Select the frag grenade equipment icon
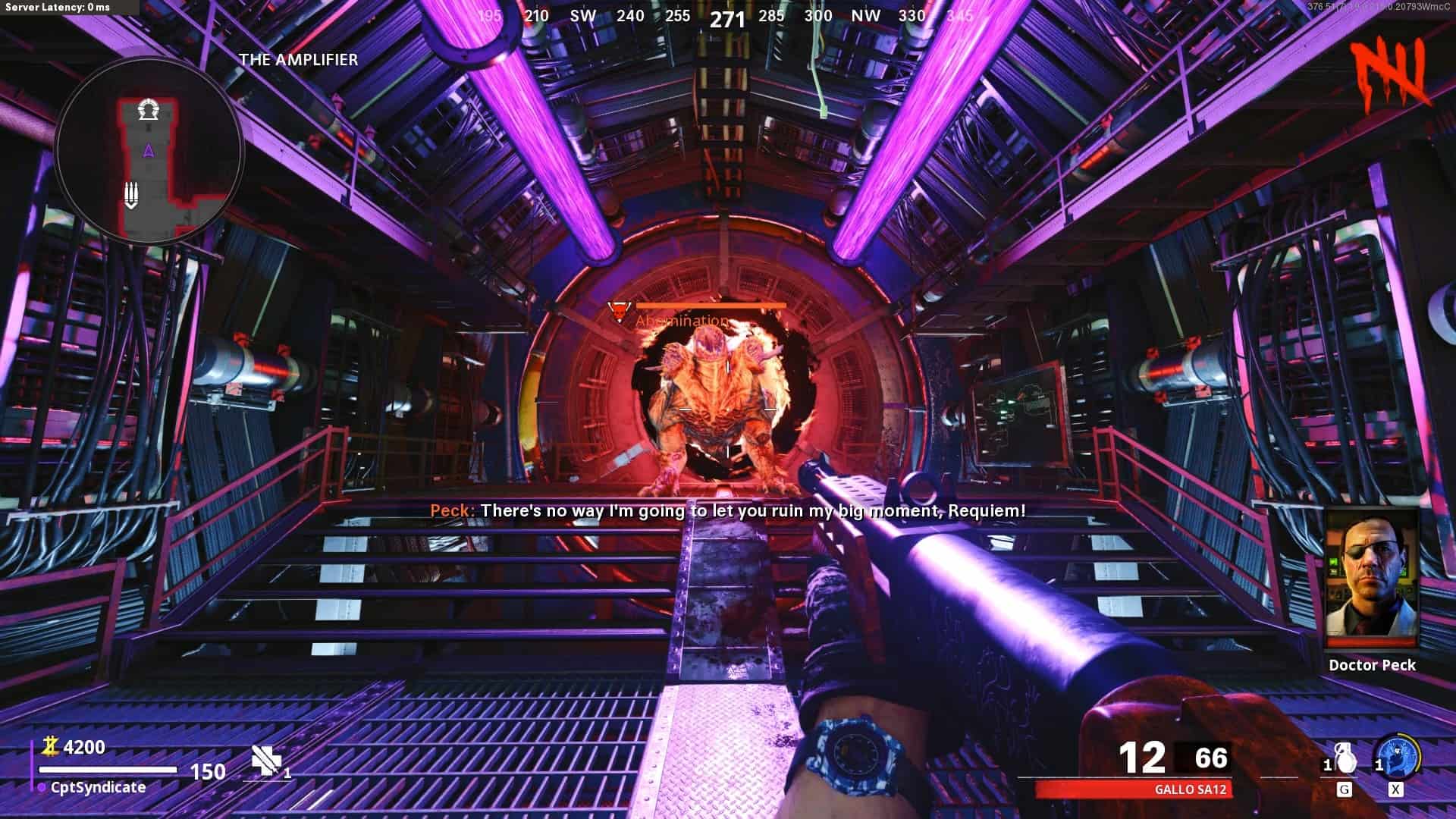The height and width of the screenshot is (819, 1456). 1345,758
